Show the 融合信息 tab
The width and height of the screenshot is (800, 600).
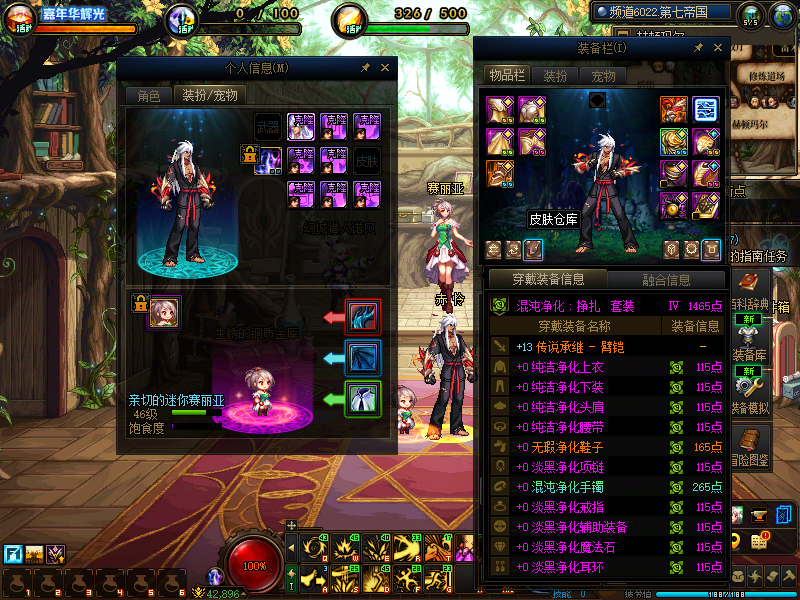point(665,280)
